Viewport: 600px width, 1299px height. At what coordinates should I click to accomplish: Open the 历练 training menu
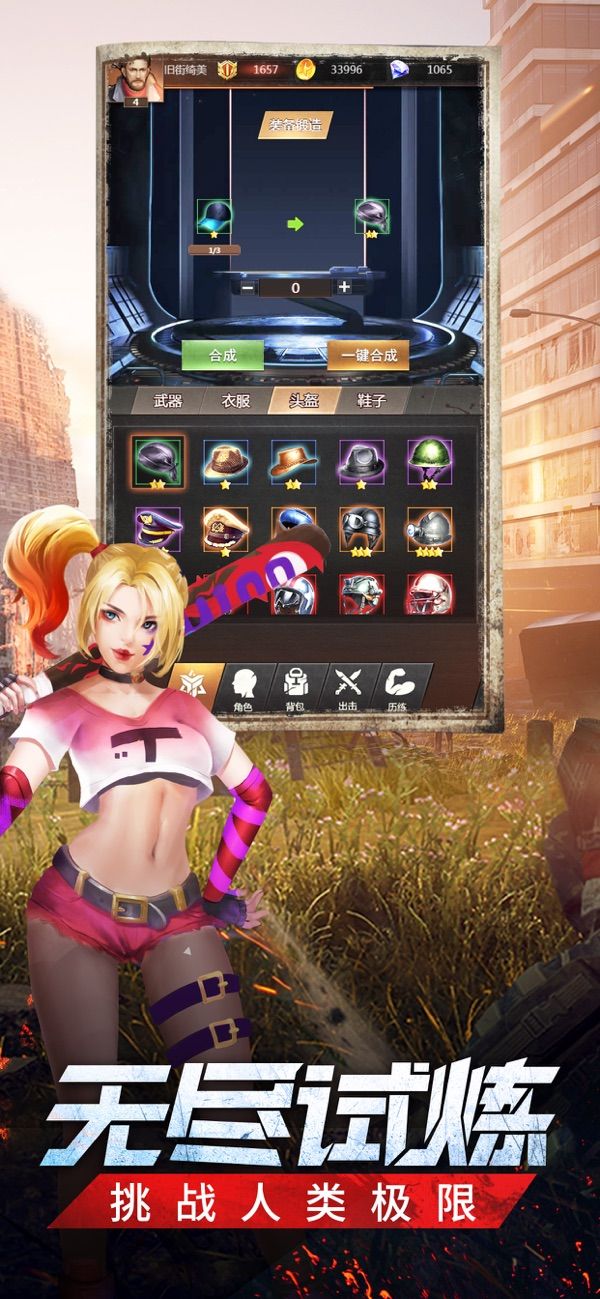coord(399,686)
